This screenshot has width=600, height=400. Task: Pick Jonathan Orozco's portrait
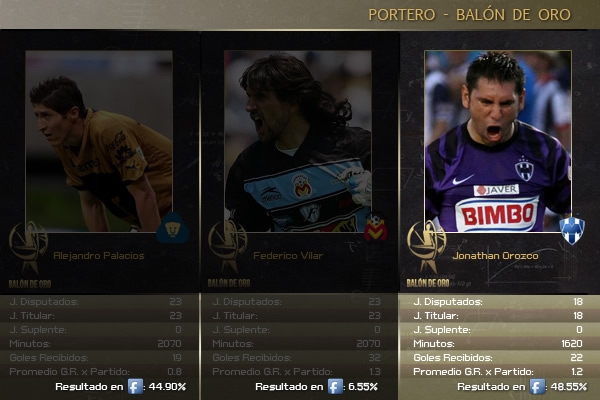(497, 140)
